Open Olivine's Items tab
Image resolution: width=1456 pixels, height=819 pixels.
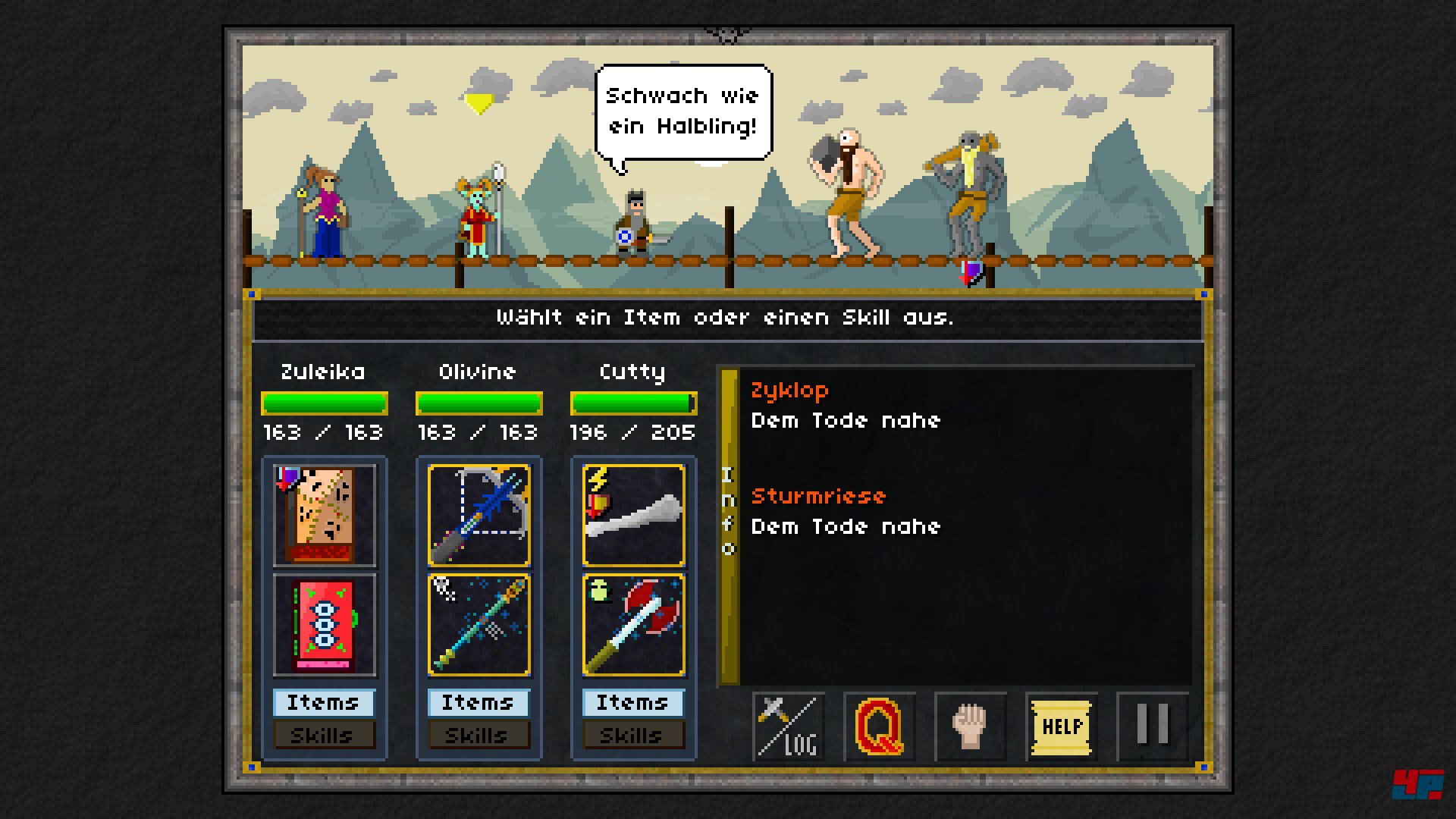pos(479,703)
